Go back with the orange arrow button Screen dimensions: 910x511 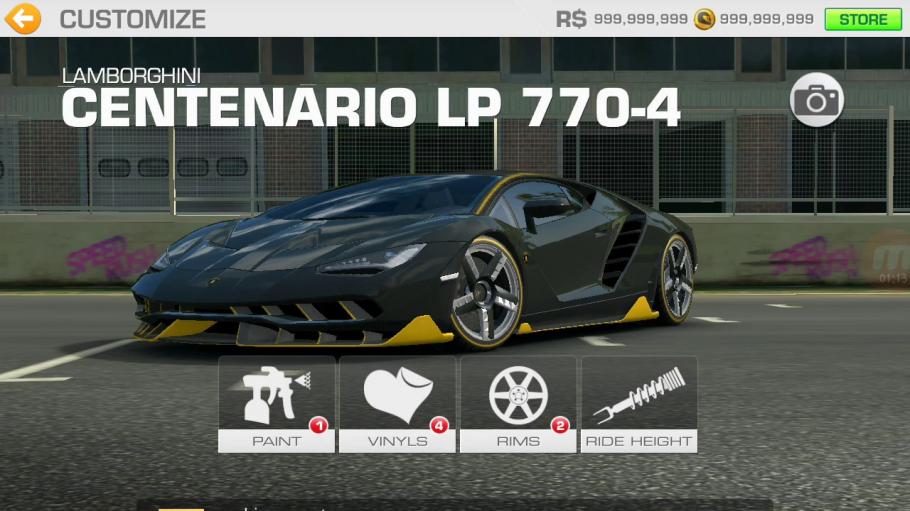22,18
